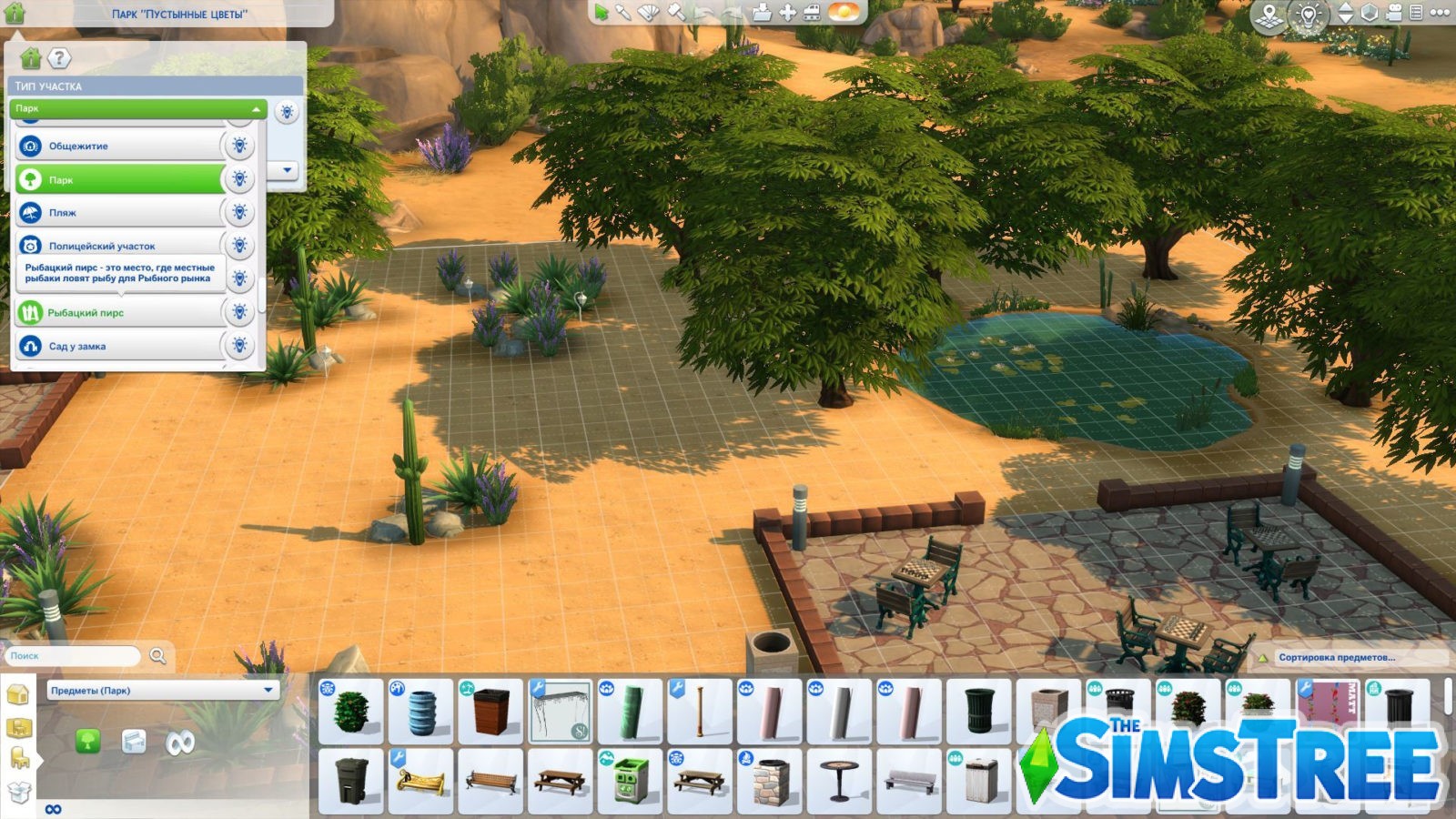
Task: Choose Сад у замка lot type
Action: (x=118, y=346)
